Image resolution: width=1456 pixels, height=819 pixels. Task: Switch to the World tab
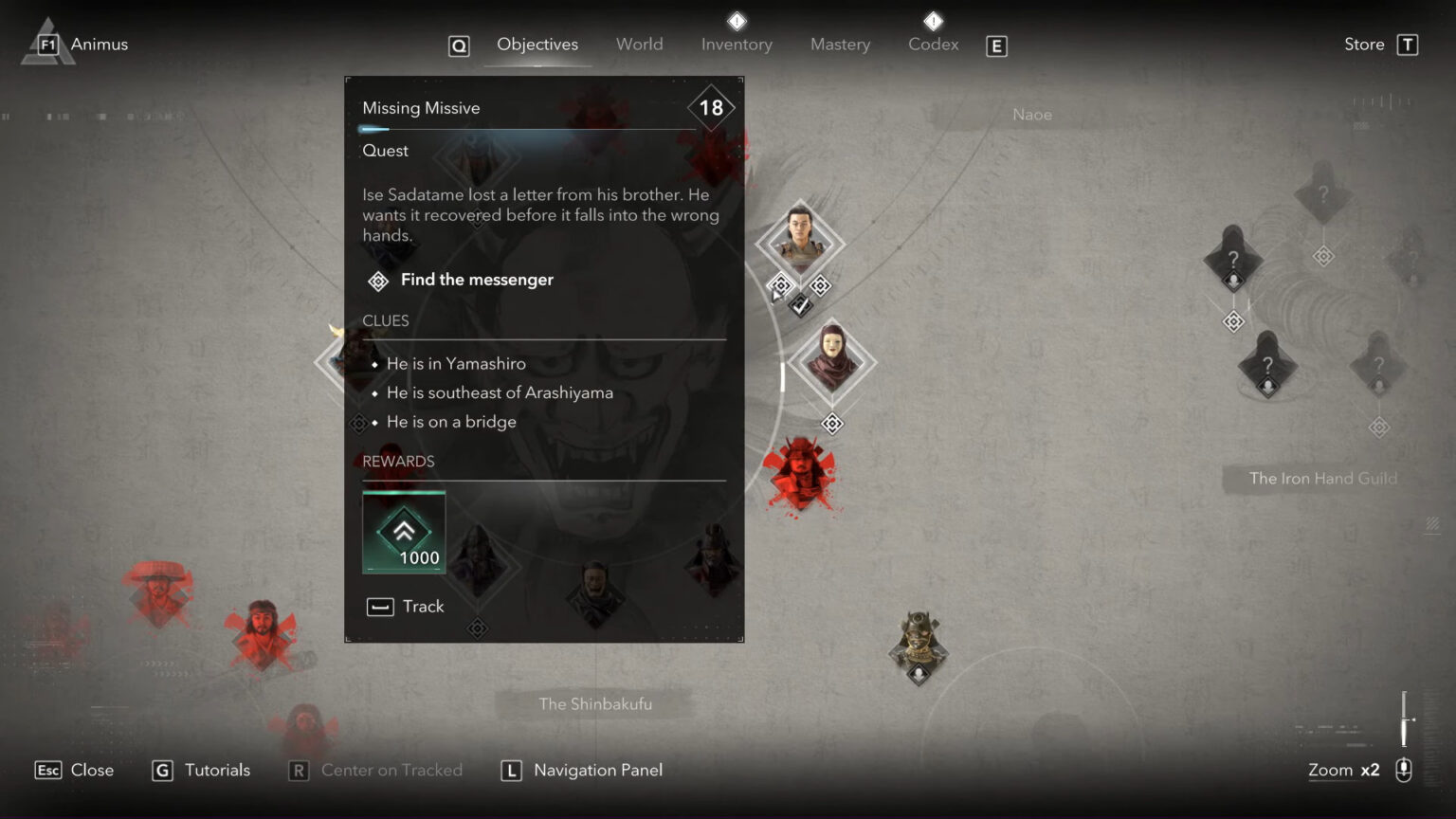pos(639,44)
